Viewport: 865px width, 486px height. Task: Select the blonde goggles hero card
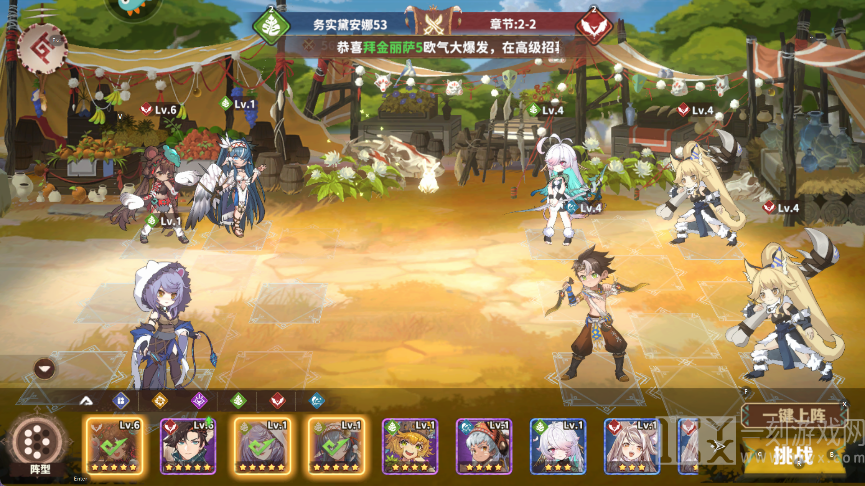coord(410,445)
